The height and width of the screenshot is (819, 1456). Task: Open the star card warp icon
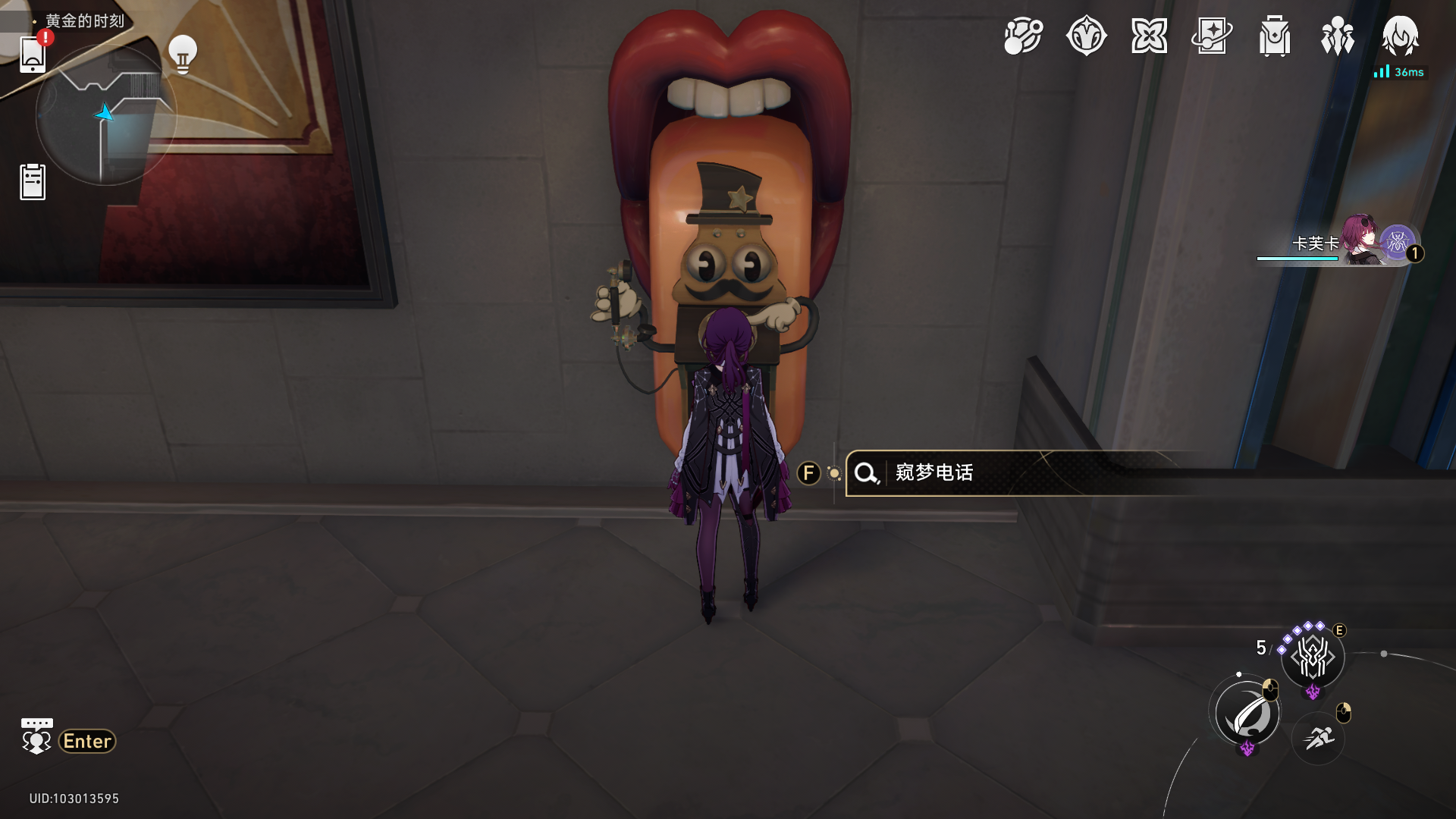pyautogui.click(x=1212, y=36)
